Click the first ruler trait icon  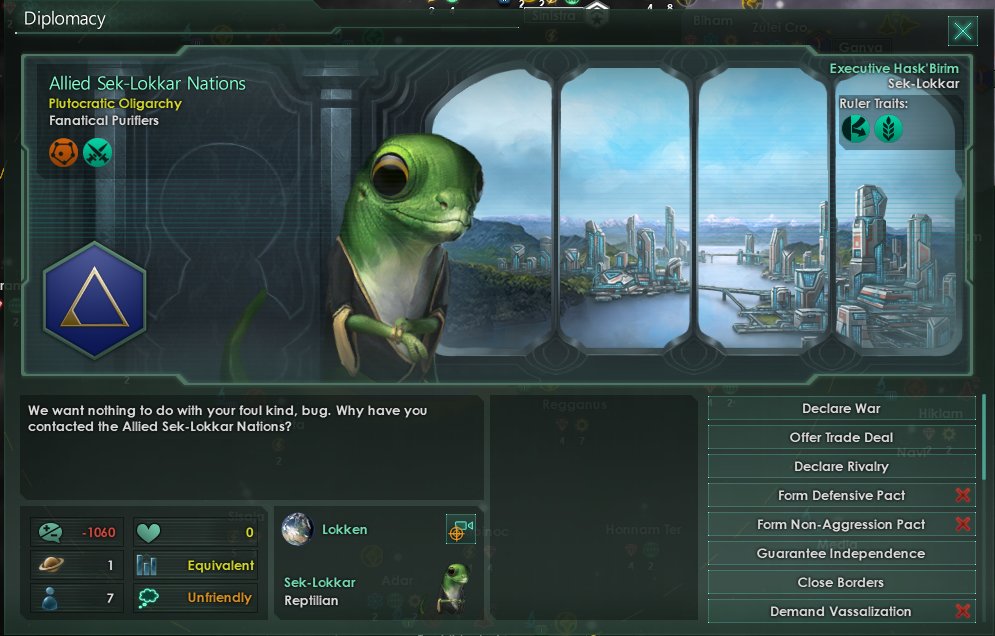(855, 128)
